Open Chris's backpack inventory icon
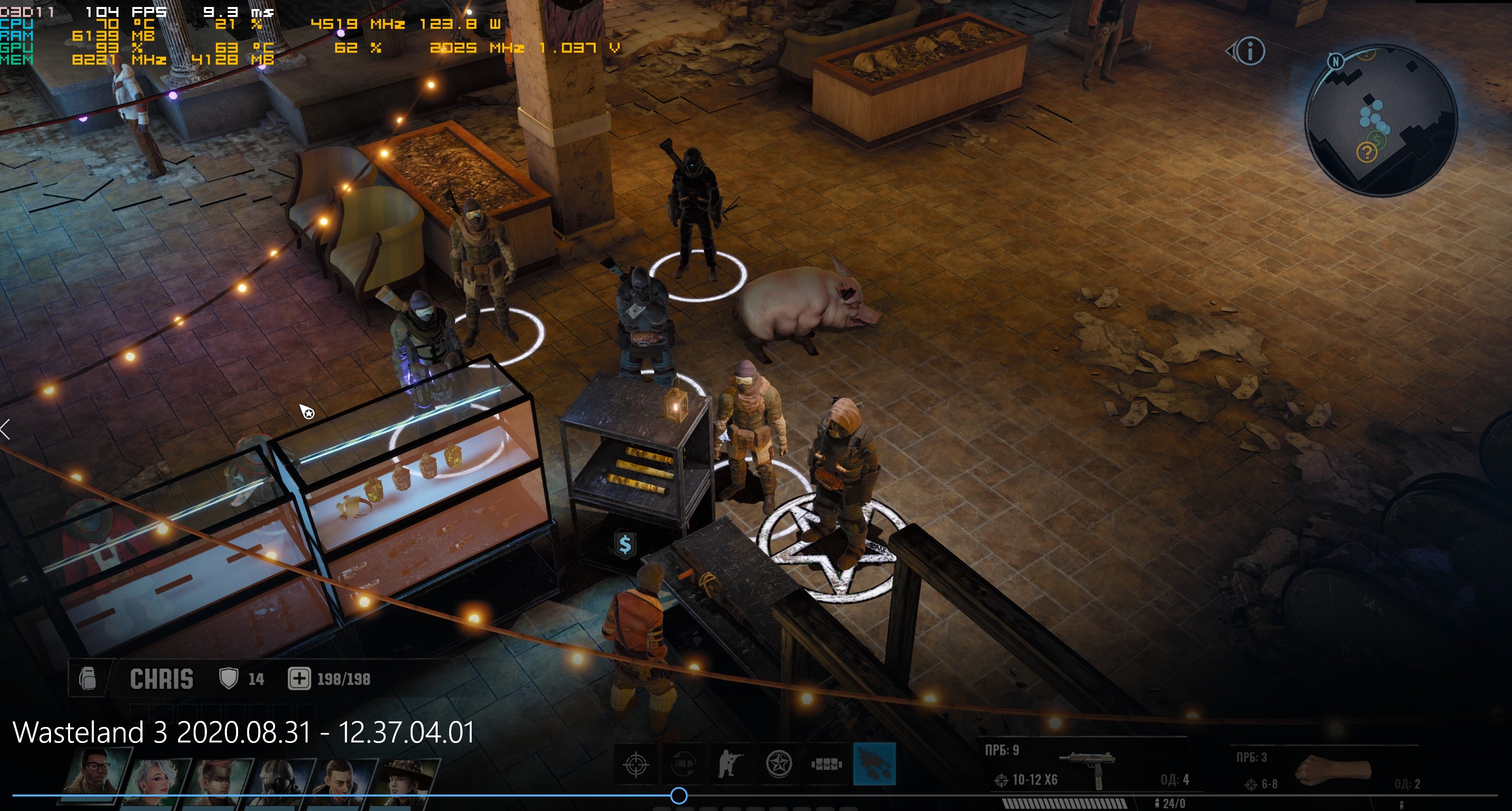 pyautogui.click(x=88, y=679)
